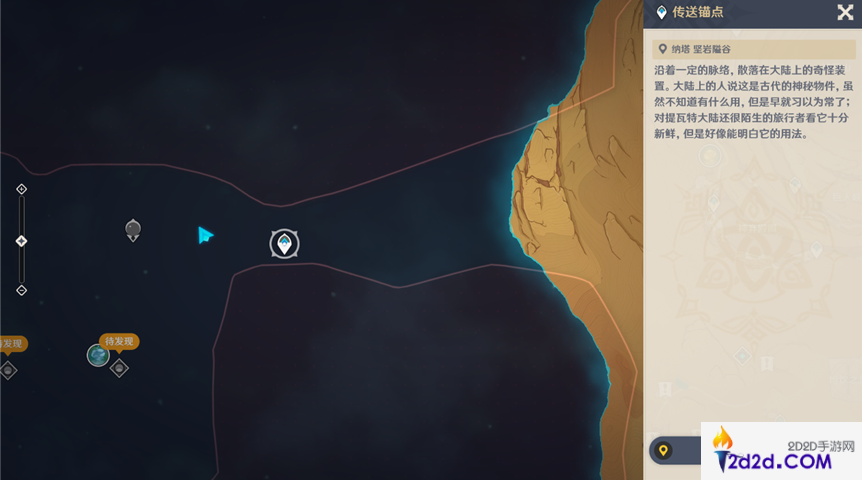862x480 pixels.
Task: Select the gray locked waypoint marker
Action: pos(133,230)
